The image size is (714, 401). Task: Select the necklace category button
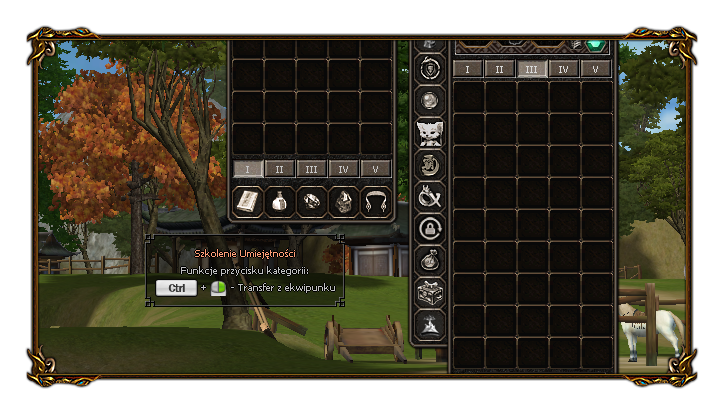tap(376, 201)
